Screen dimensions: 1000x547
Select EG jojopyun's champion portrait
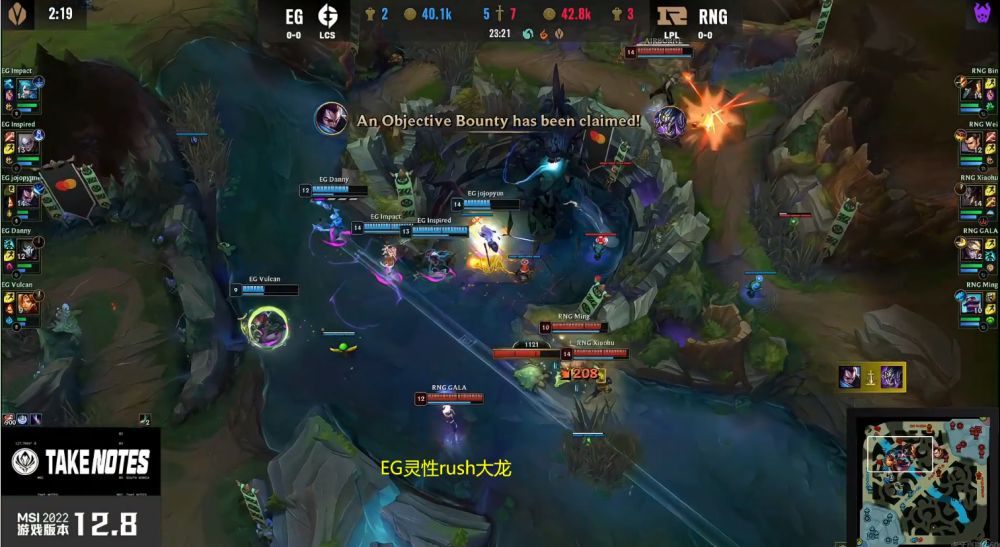point(28,196)
